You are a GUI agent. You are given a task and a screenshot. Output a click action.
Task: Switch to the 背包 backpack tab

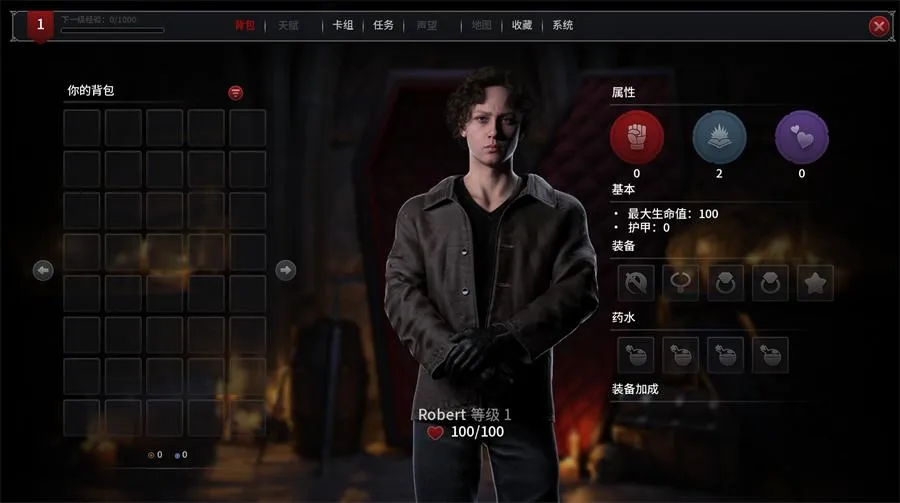(245, 26)
